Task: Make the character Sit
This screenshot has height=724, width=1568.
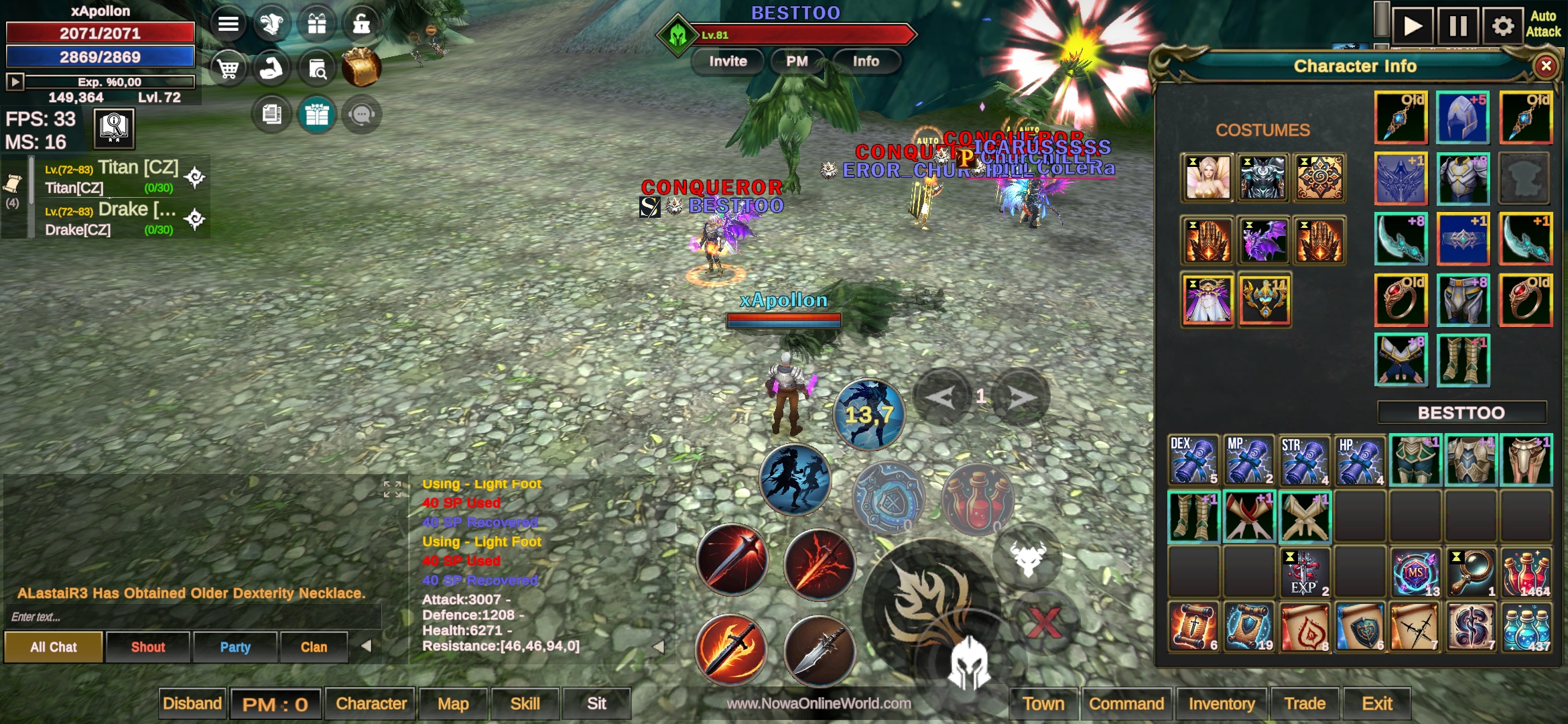Action: coord(596,703)
